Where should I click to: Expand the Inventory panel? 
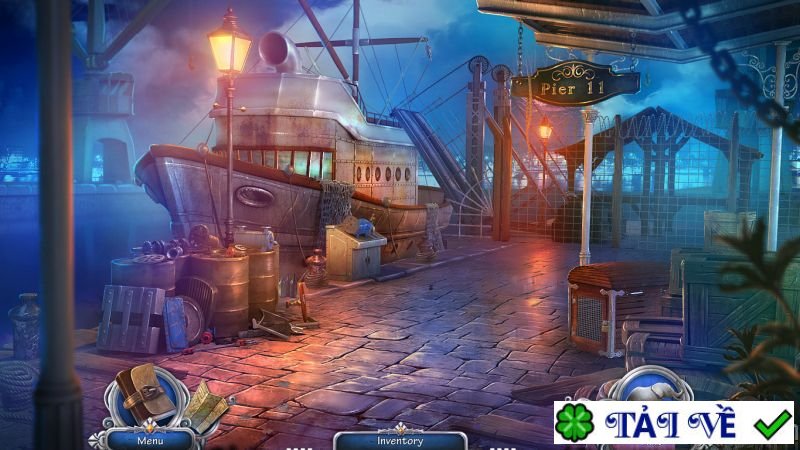pos(399,439)
